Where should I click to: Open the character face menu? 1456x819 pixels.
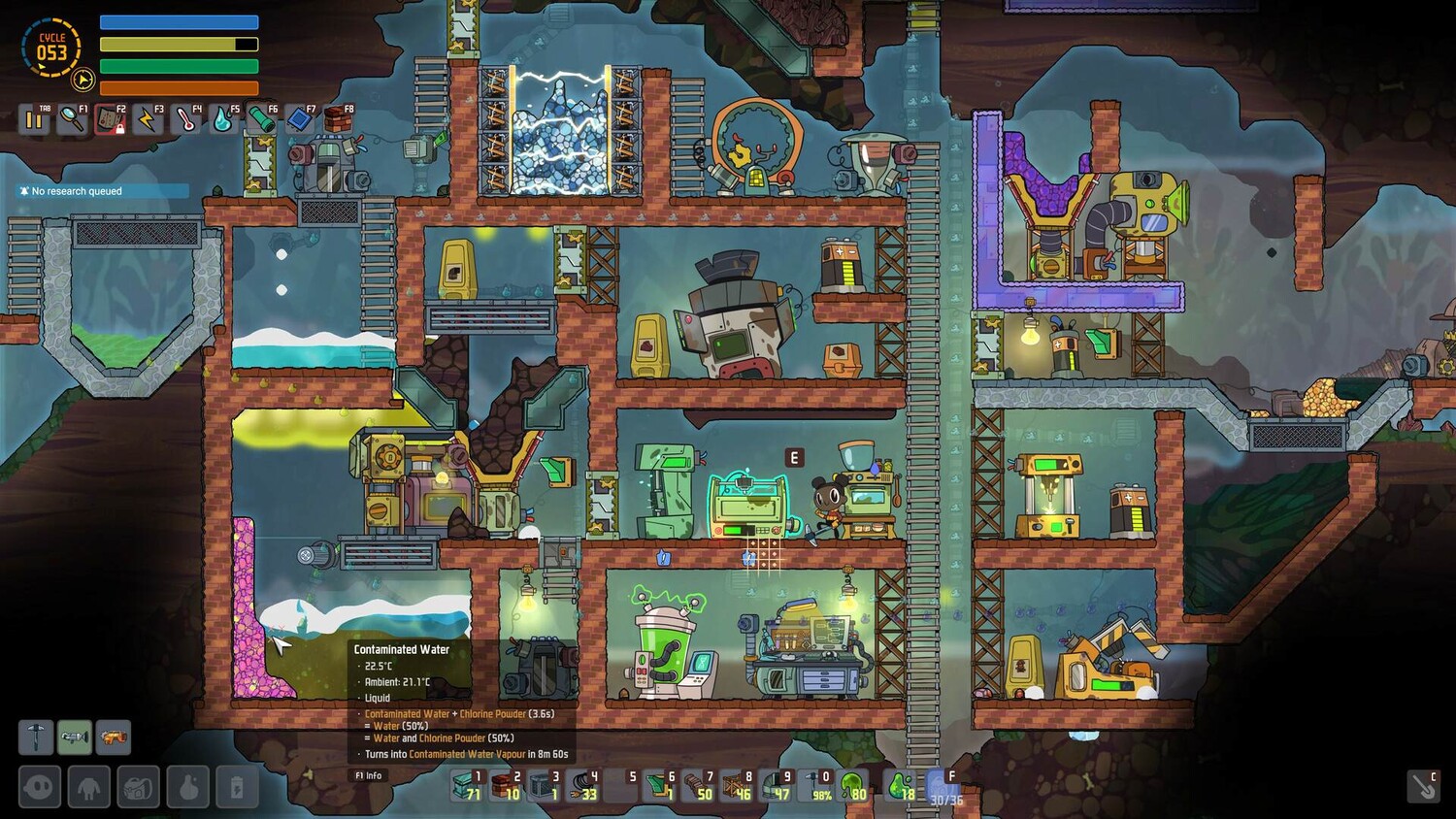click(x=40, y=786)
